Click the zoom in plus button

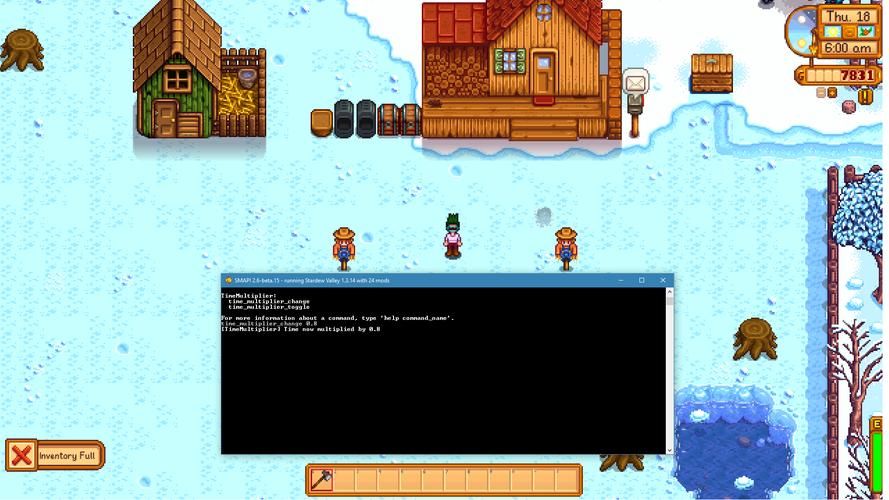point(831,93)
